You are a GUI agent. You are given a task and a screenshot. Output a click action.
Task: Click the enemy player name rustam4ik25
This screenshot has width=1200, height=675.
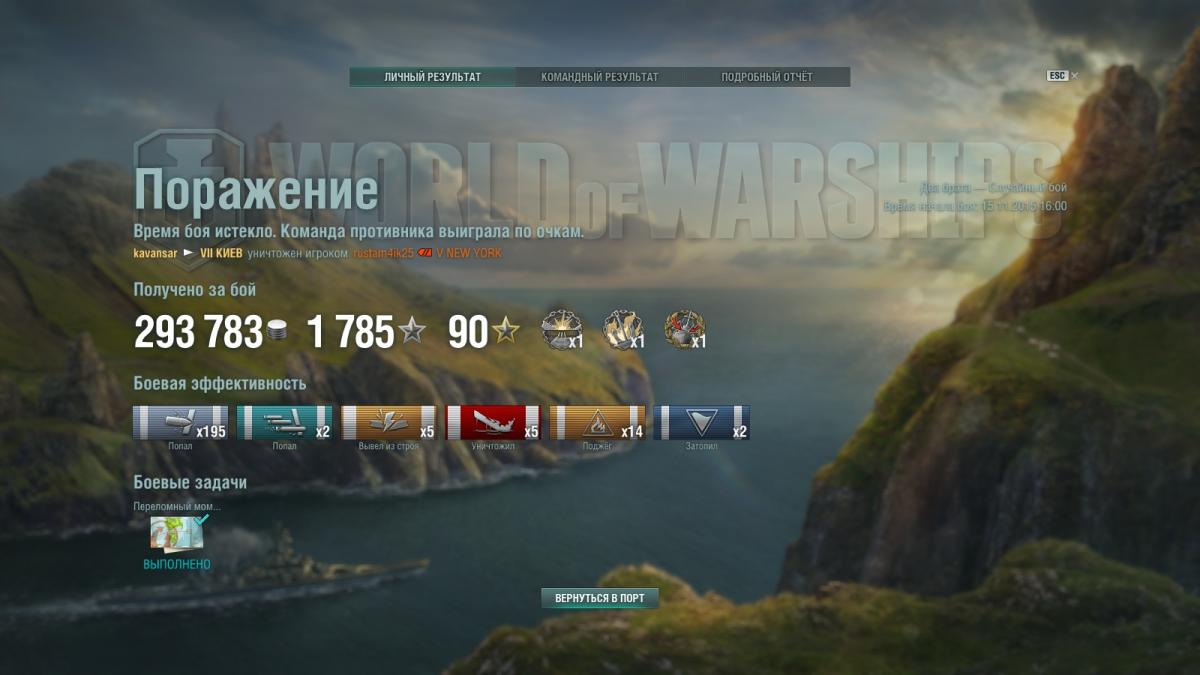383,254
